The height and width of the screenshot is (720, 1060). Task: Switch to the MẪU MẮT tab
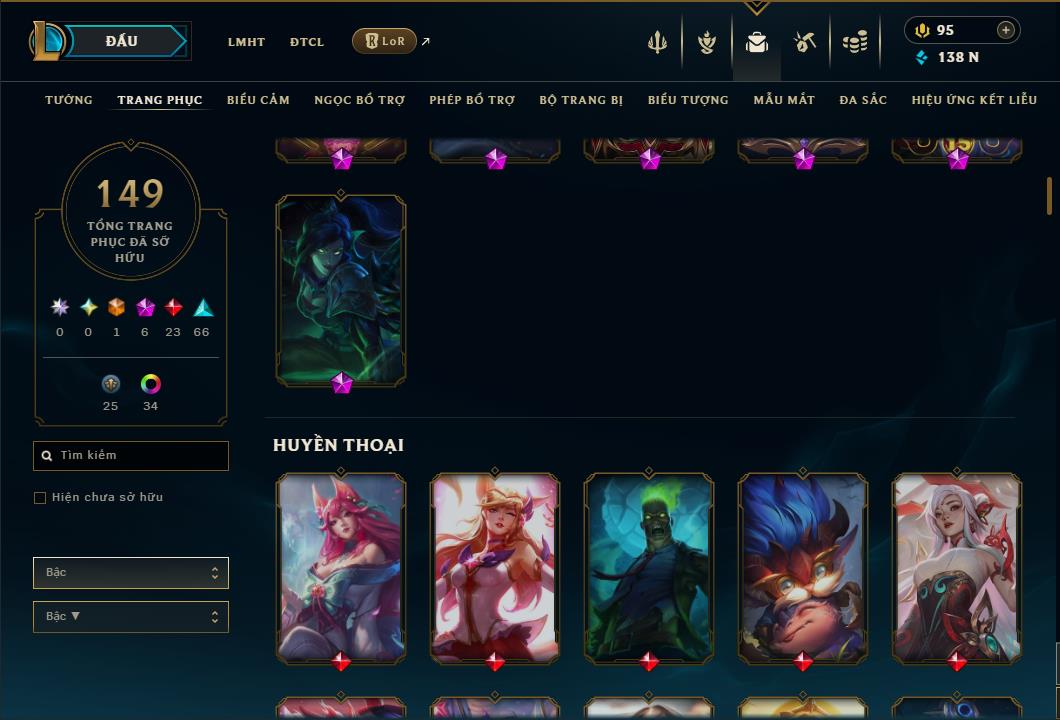[784, 100]
